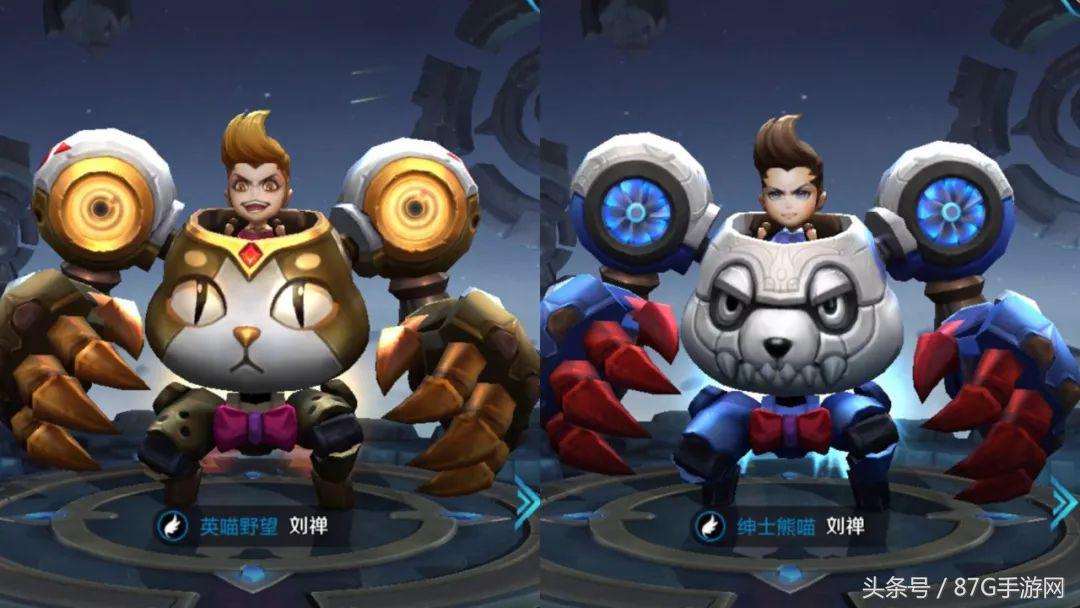Click the next-skin arrow in the 英喵野望 panel

[x=526, y=502]
